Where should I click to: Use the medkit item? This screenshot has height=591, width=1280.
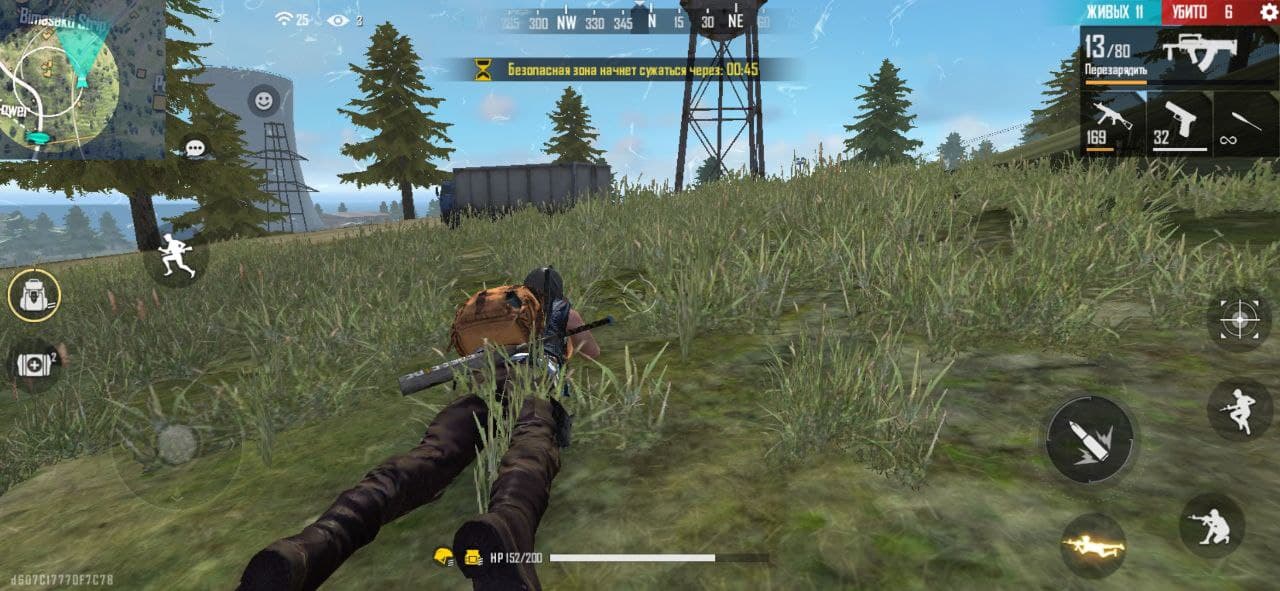34,364
